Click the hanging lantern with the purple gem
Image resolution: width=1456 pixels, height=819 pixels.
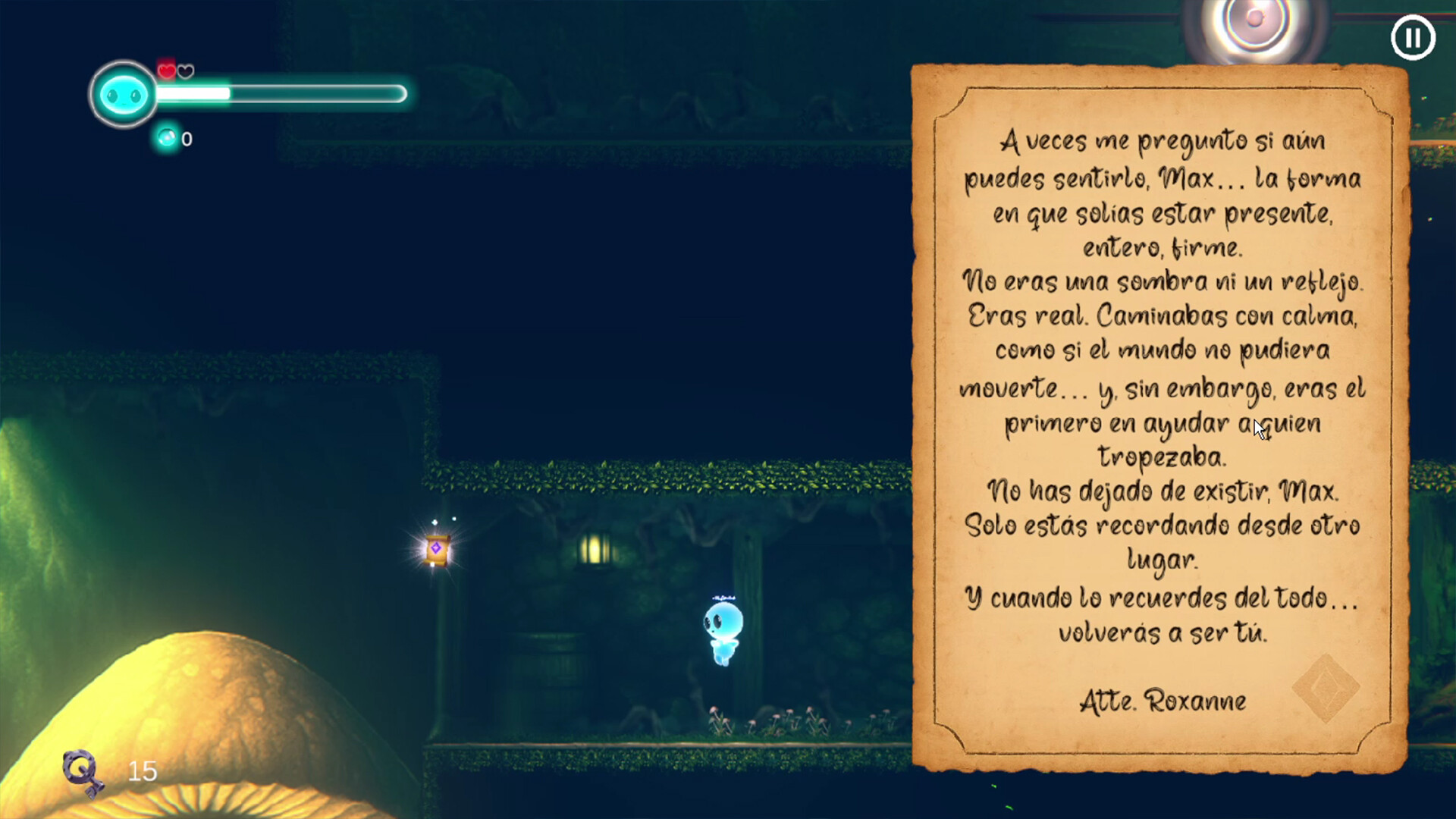pyautogui.click(x=438, y=548)
